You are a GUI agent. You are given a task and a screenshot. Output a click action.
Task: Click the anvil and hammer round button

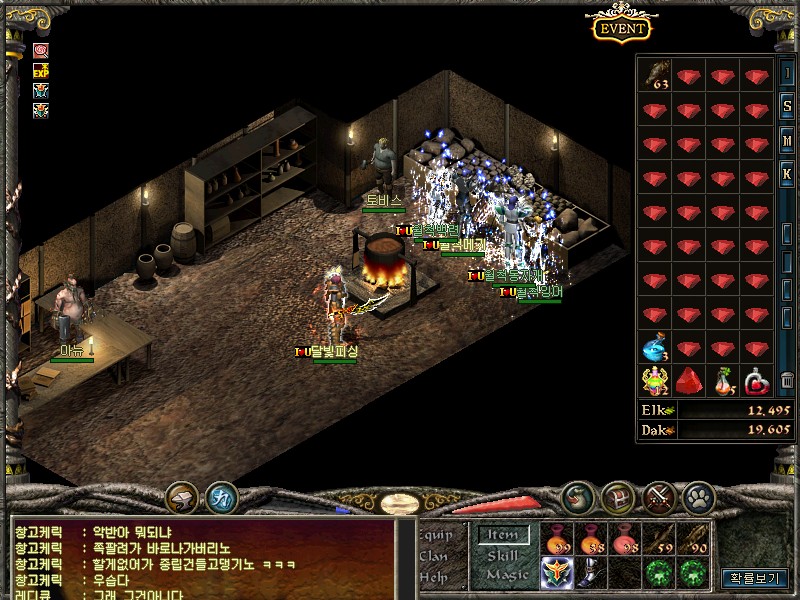182,496
